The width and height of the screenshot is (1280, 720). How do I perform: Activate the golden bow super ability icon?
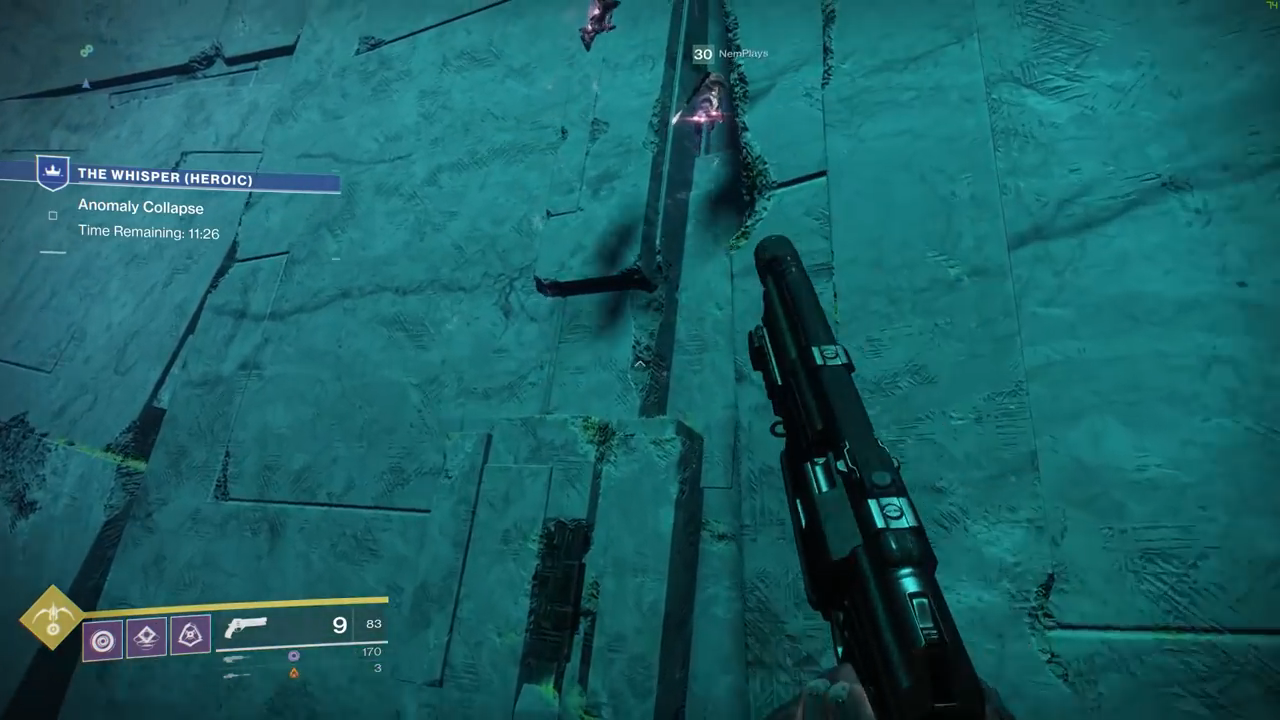(x=52, y=617)
